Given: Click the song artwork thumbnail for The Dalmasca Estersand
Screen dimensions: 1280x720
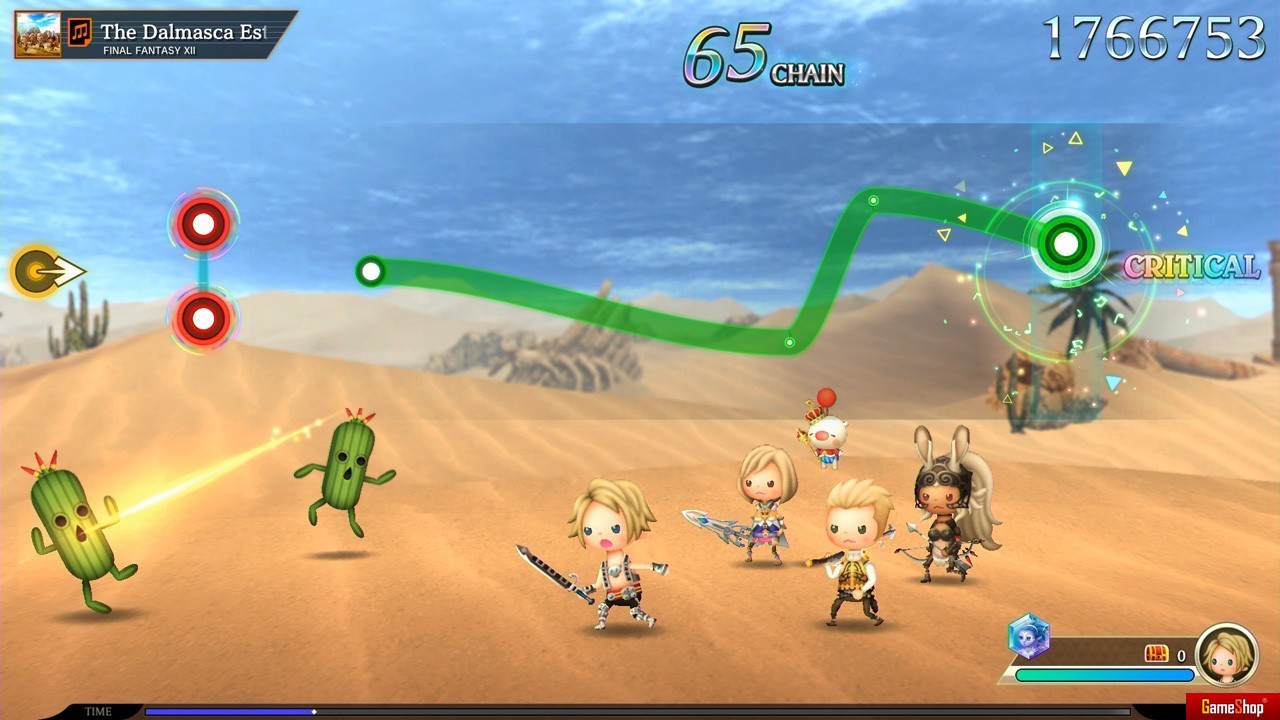Looking at the screenshot, I should [38, 34].
